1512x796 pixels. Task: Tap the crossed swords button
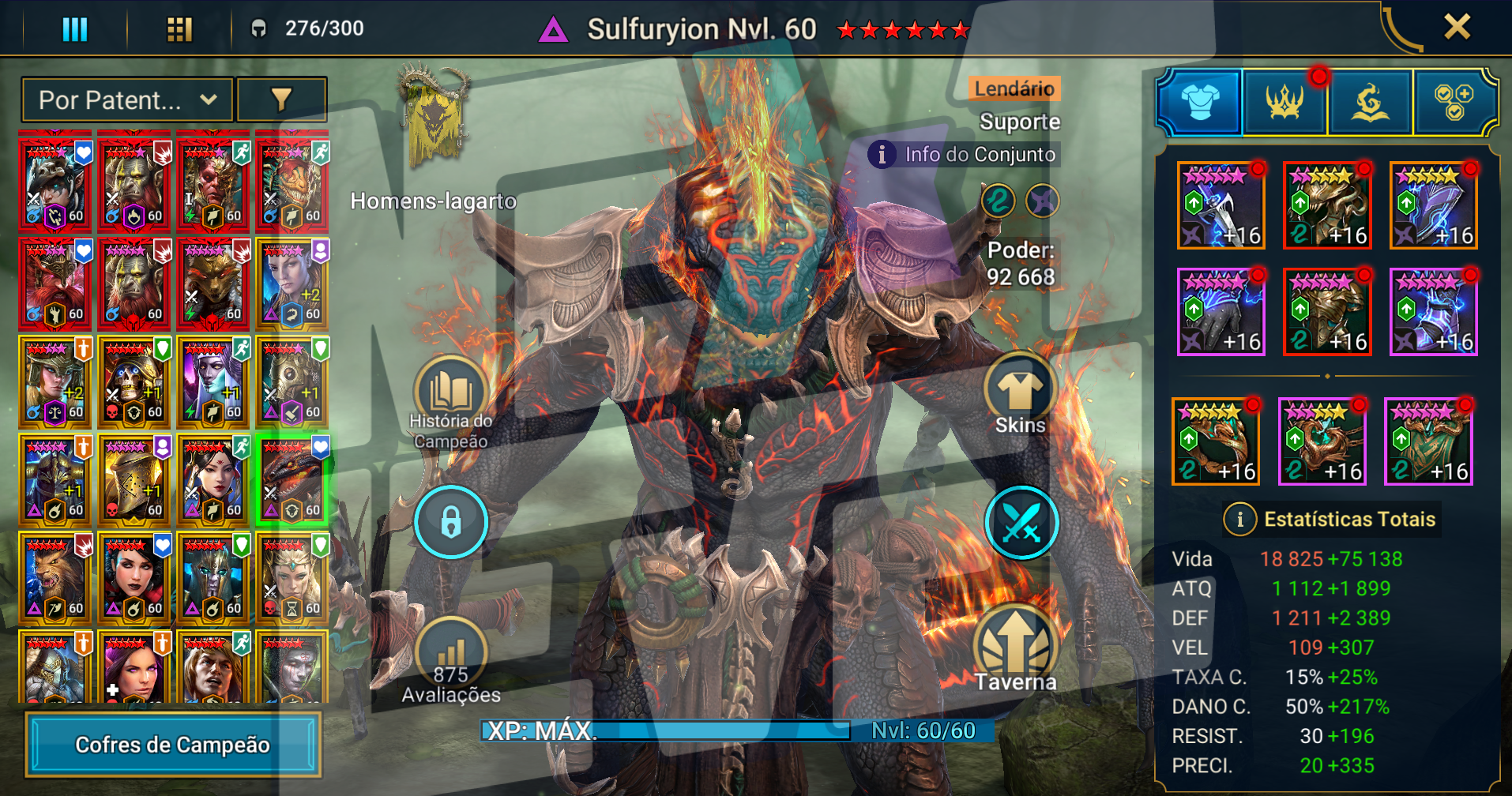tap(1021, 523)
